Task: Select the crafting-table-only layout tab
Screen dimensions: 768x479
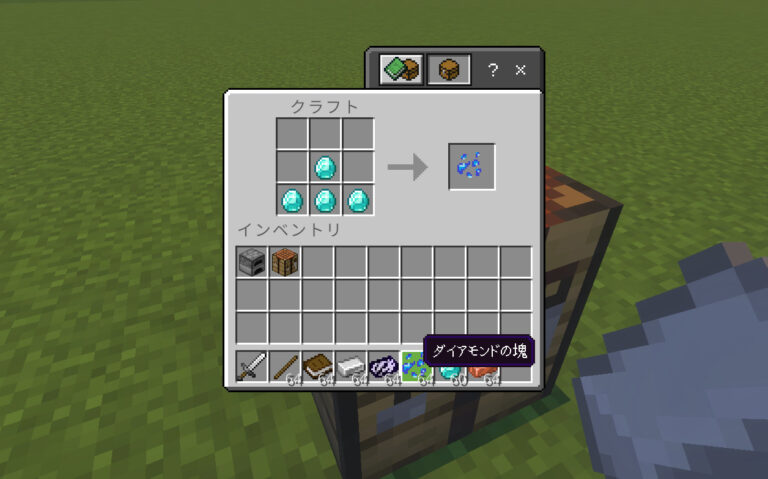Action: [449, 70]
